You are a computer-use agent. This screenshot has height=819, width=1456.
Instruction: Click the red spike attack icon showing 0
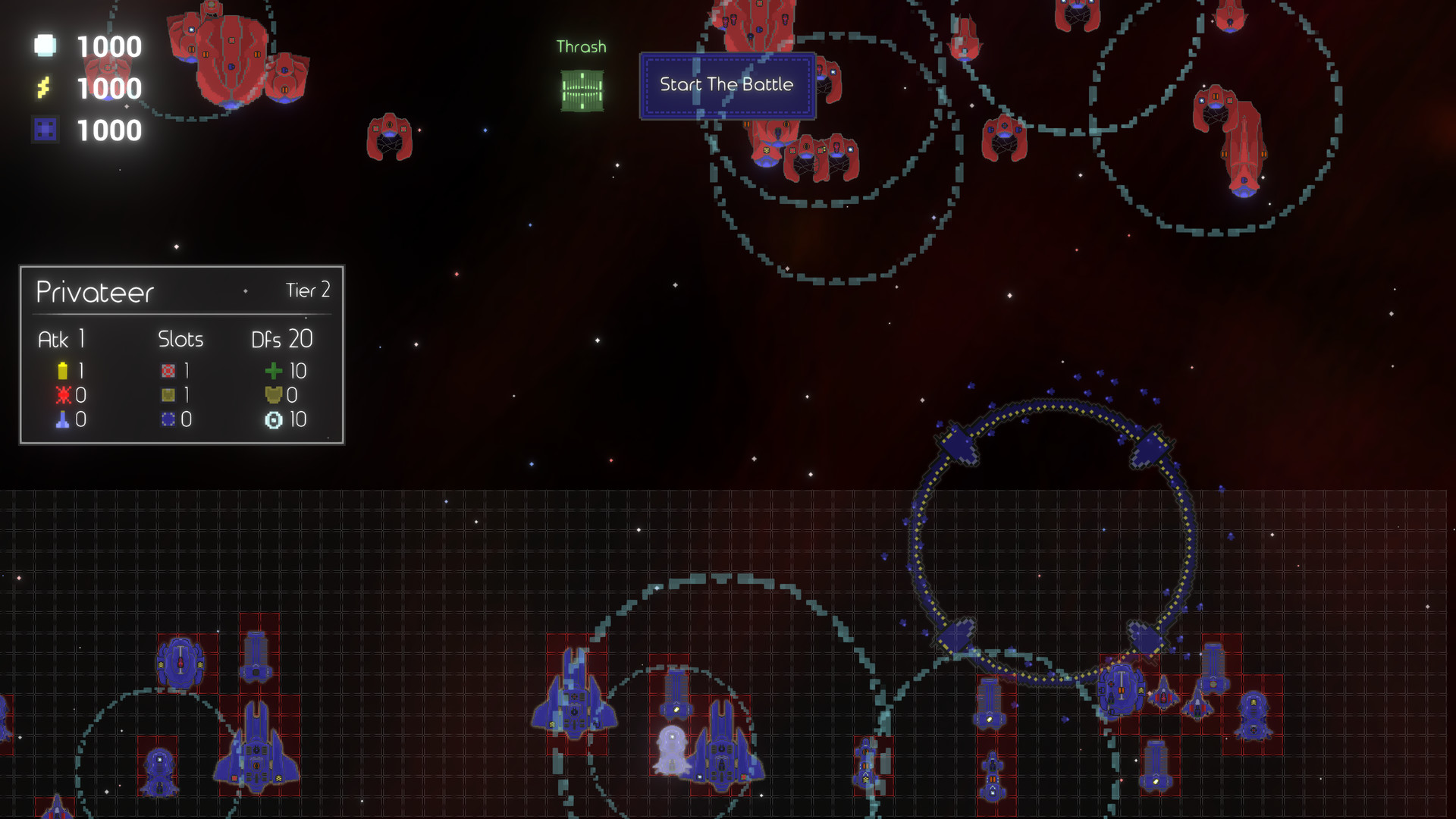point(62,395)
